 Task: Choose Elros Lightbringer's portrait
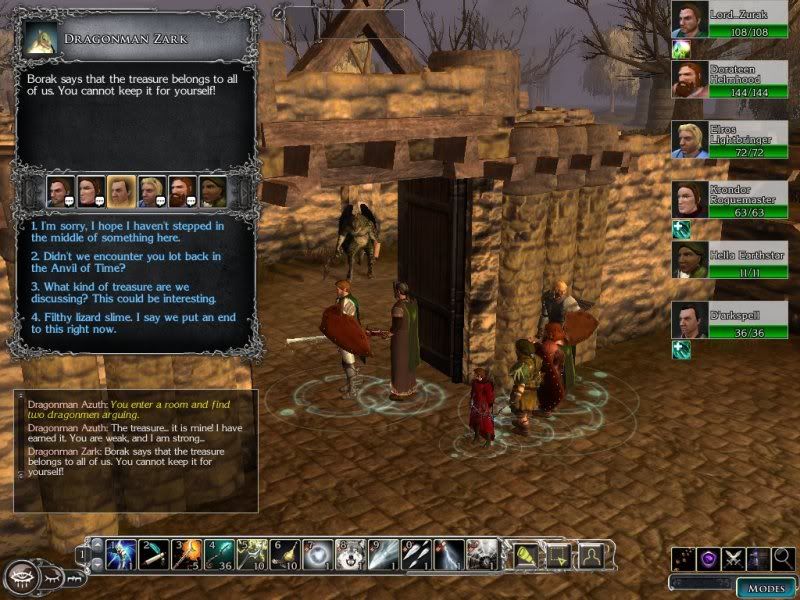click(x=690, y=139)
